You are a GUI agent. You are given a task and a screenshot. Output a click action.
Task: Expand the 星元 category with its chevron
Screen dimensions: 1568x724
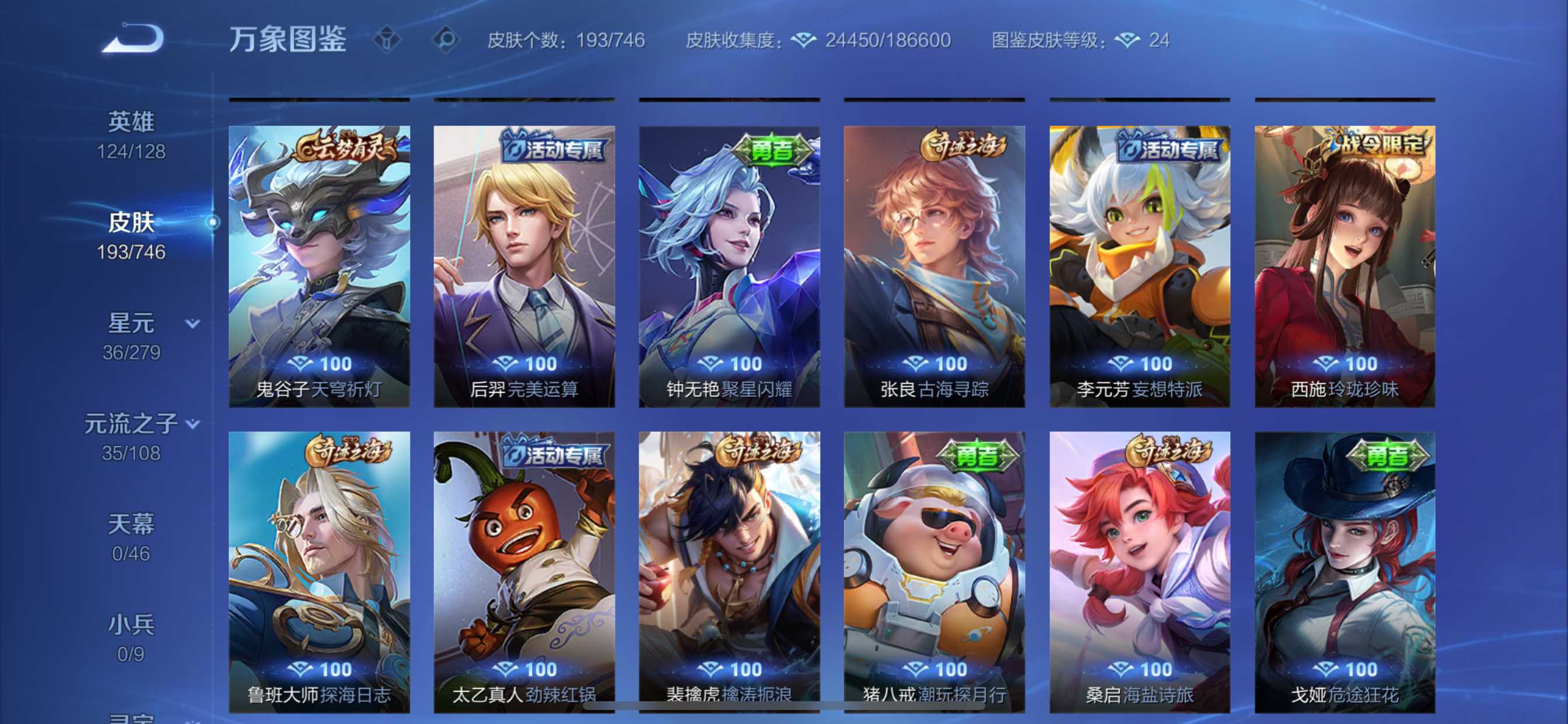[x=192, y=325]
